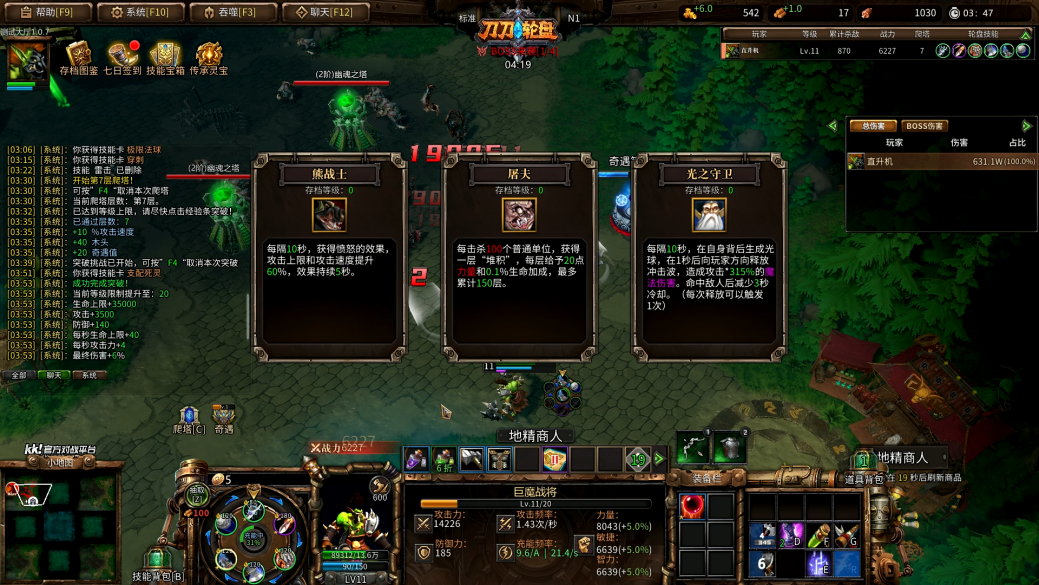Viewport: 1039px width, 585px height.
Task: Open the 传承灵宝 heritage treasure icon
Action: 209,58
